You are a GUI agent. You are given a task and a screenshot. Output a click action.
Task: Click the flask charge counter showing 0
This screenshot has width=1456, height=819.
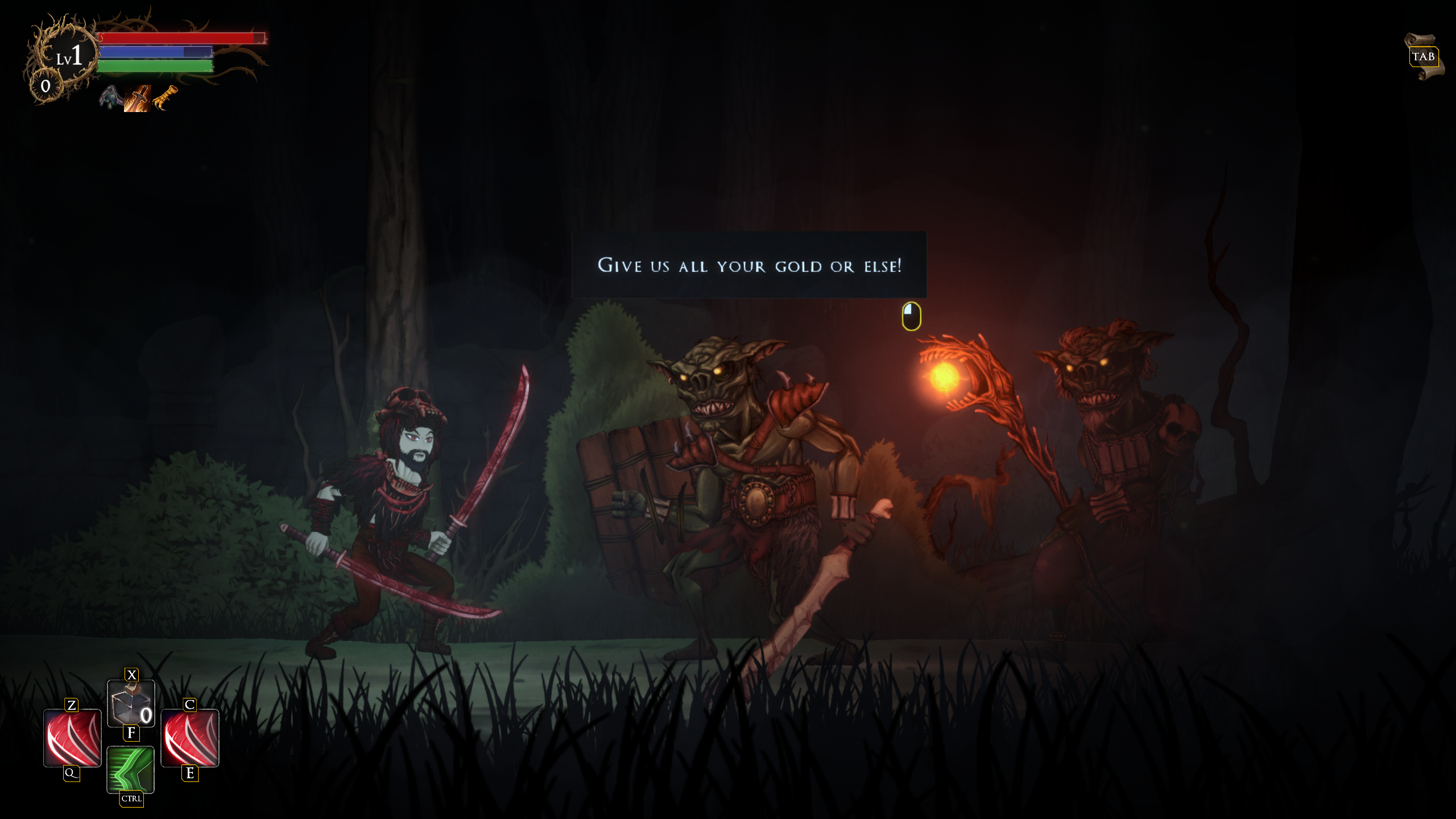pos(146,716)
